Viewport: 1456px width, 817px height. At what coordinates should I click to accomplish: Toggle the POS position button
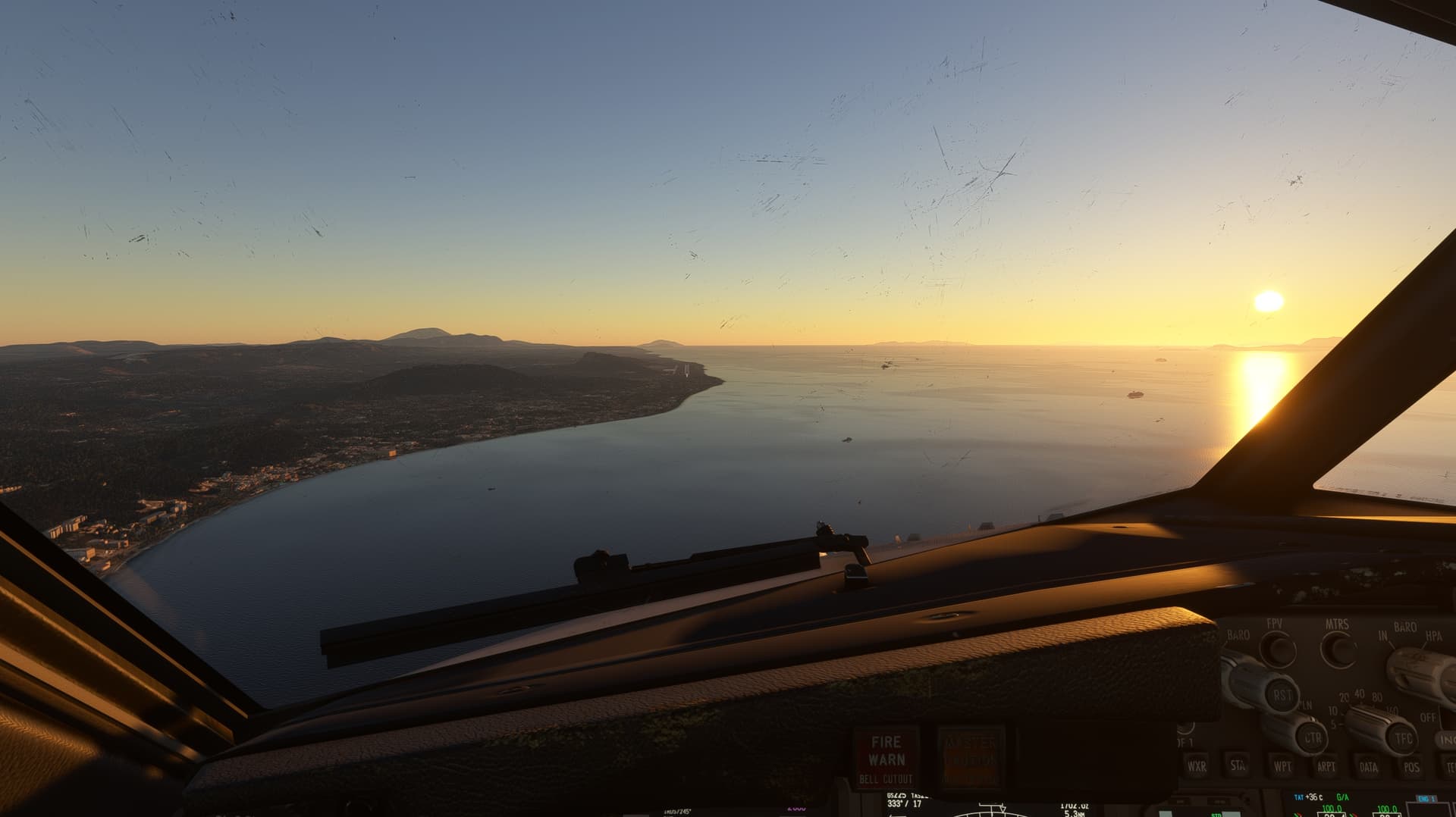point(1411,767)
